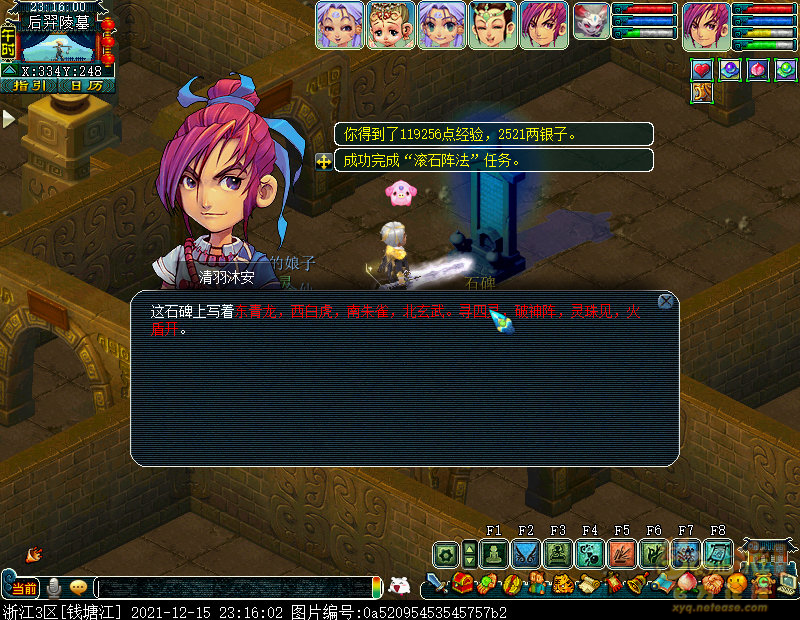Open the smiley face emote icon

coord(737,583)
